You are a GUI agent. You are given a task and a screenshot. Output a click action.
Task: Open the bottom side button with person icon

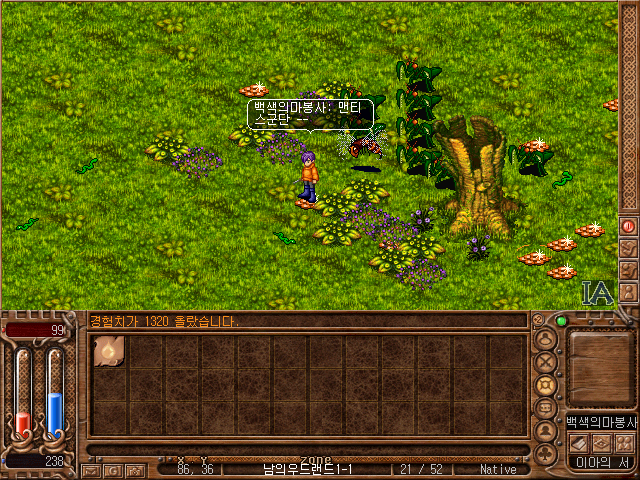pyautogui.click(x=628, y=292)
